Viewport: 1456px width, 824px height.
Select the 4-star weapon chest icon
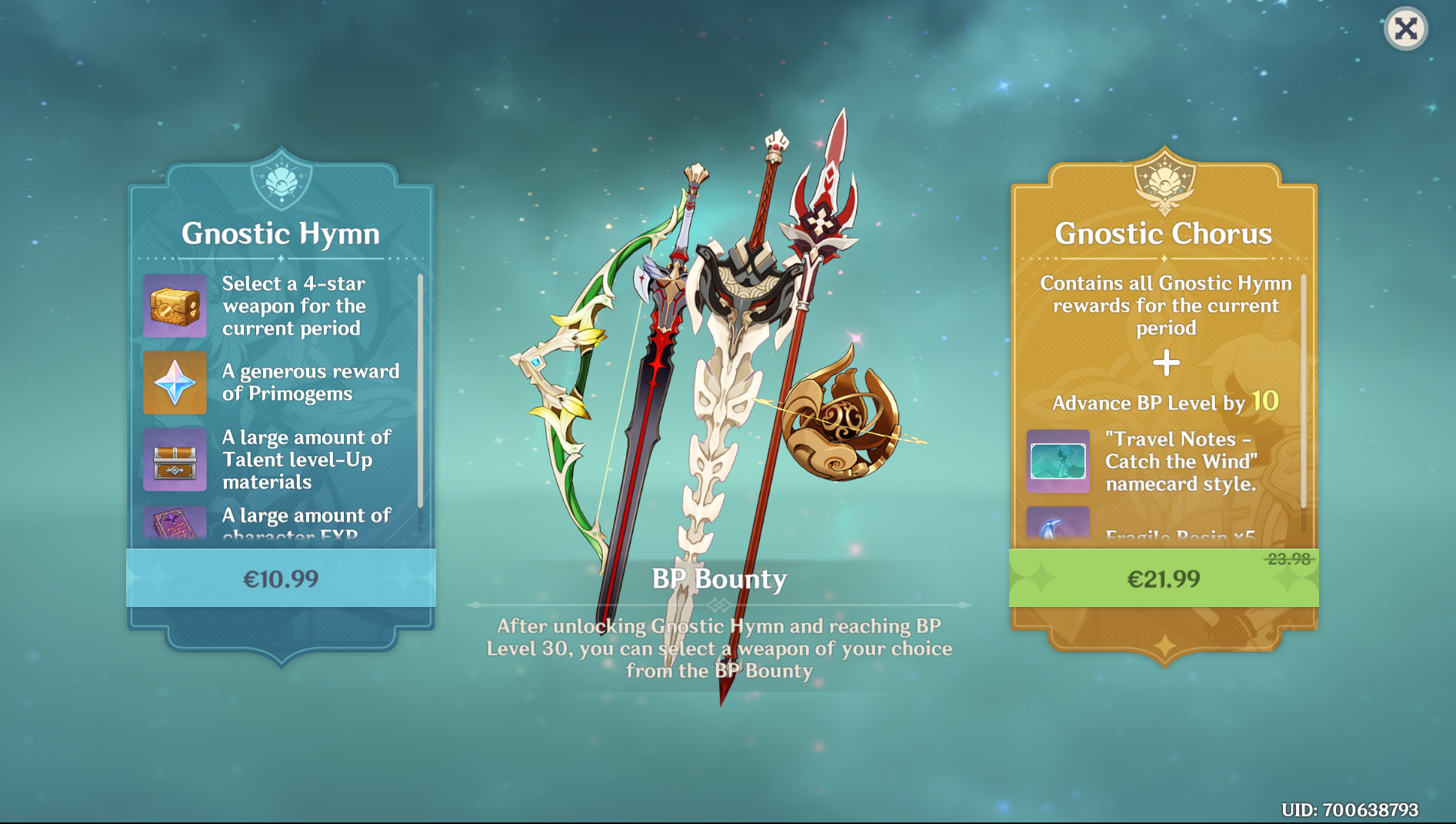point(175,306)
